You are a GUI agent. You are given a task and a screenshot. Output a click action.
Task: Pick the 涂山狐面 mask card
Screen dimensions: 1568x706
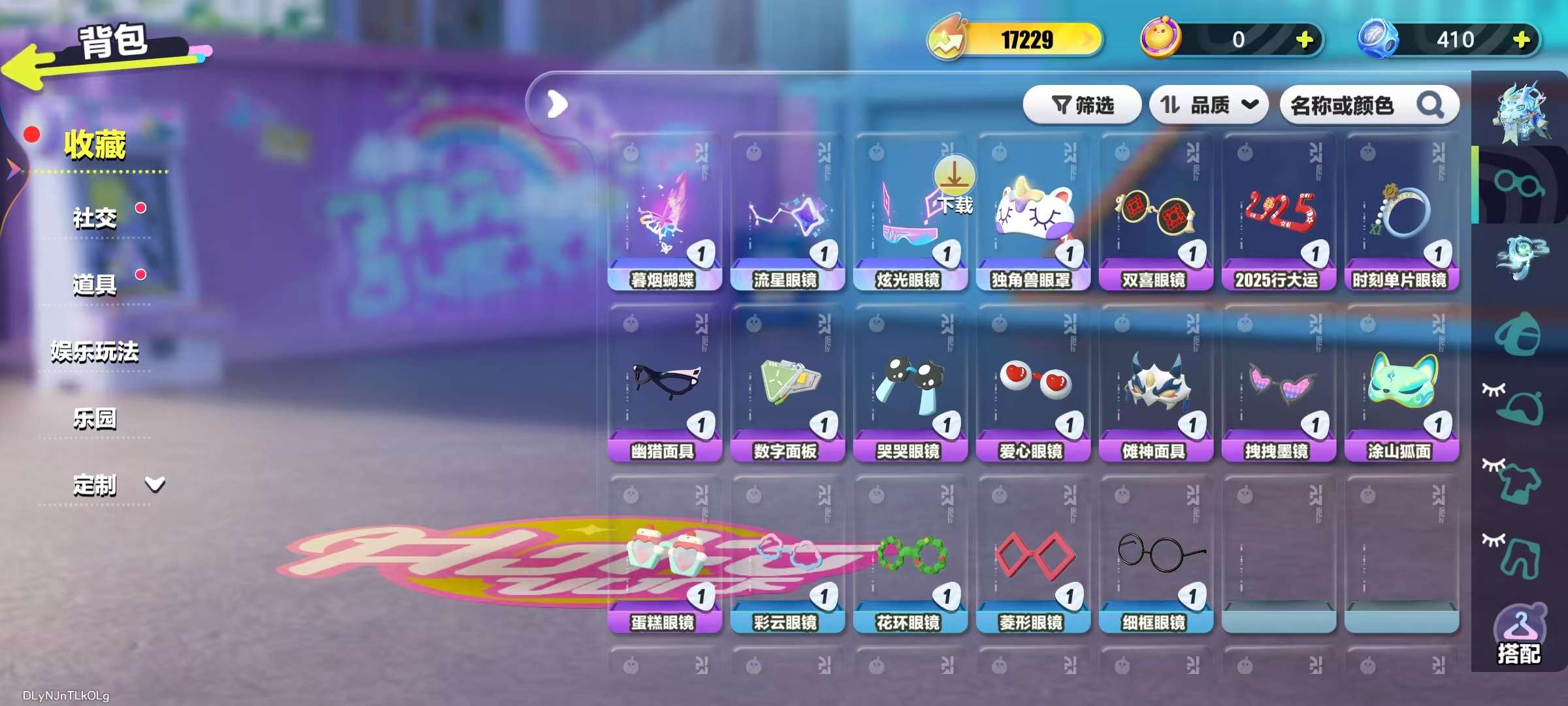click(1401, 387)
